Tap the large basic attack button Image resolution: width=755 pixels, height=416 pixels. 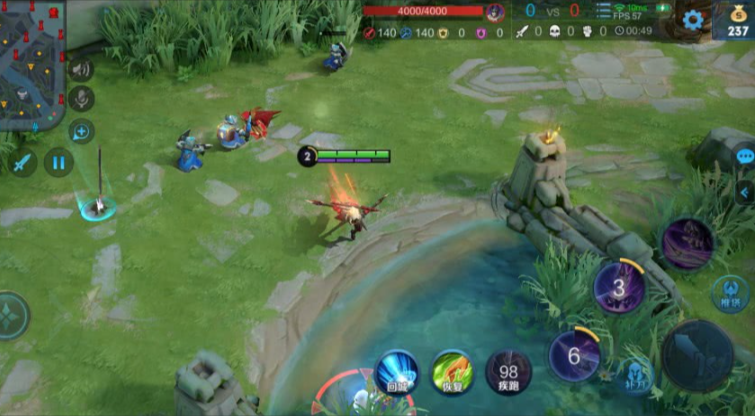tap(697, 355)
